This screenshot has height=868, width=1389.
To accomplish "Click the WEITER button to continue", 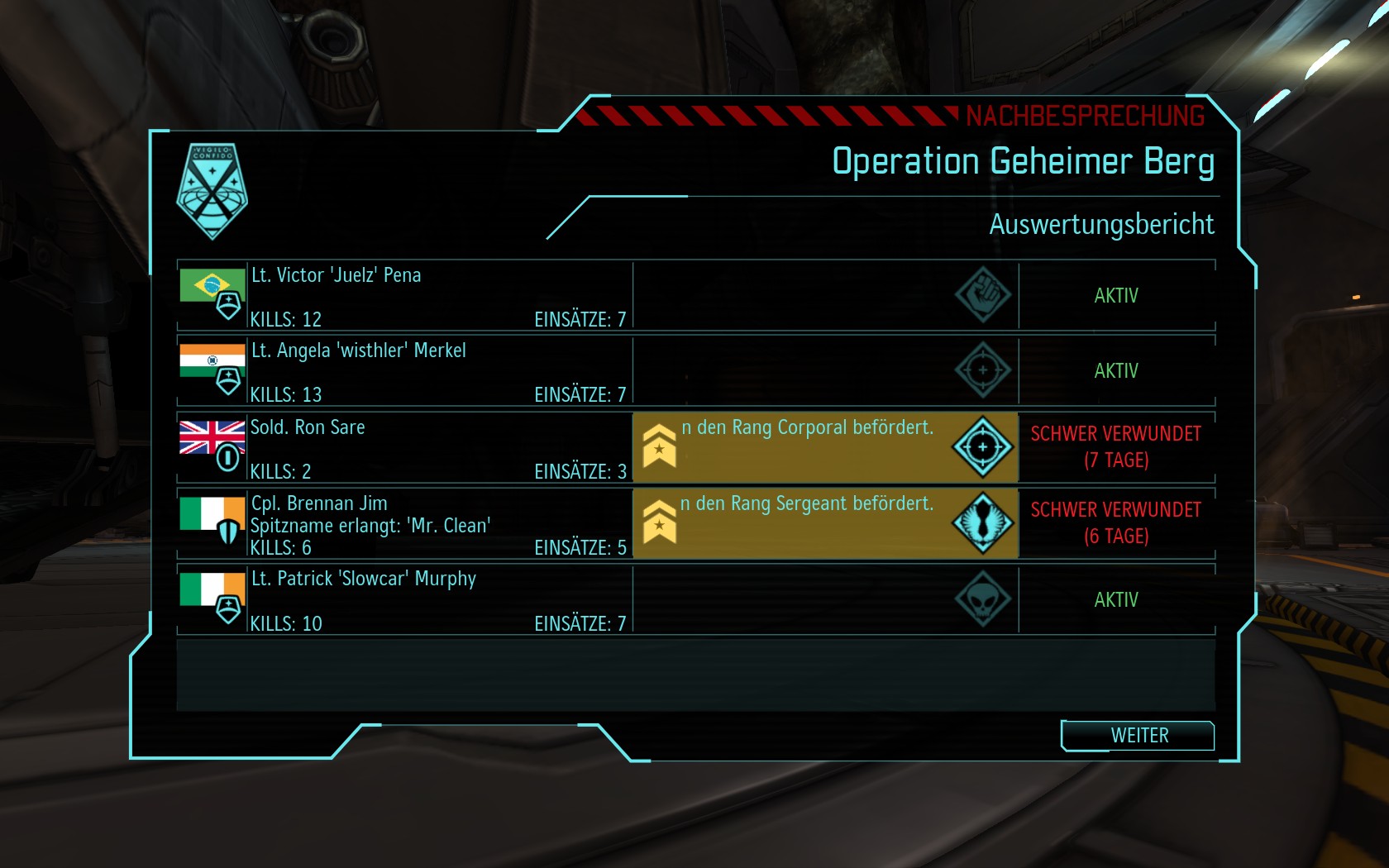I will pos(1138,736).
